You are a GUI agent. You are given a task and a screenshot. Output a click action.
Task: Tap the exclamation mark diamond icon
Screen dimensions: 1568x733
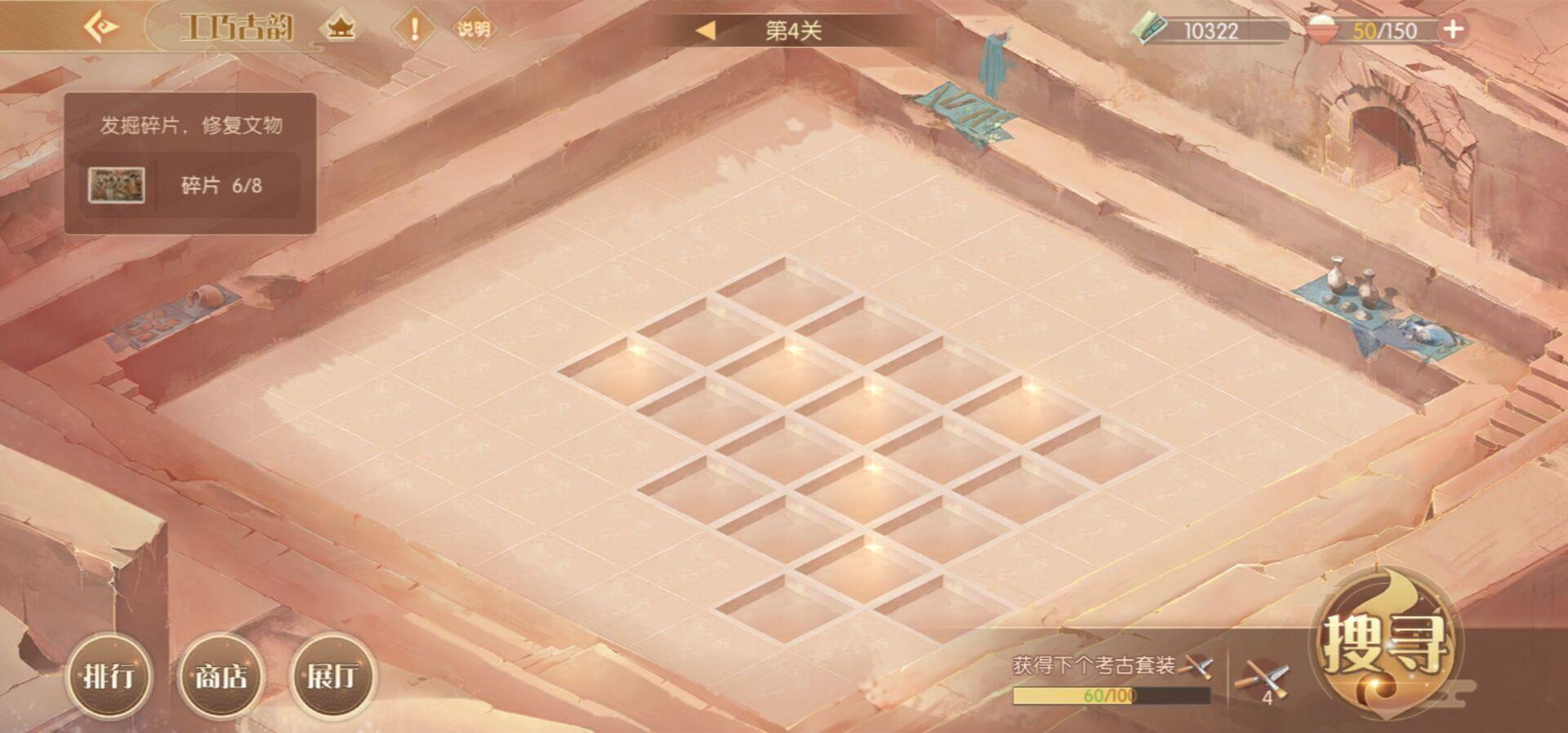coord(414,29)
